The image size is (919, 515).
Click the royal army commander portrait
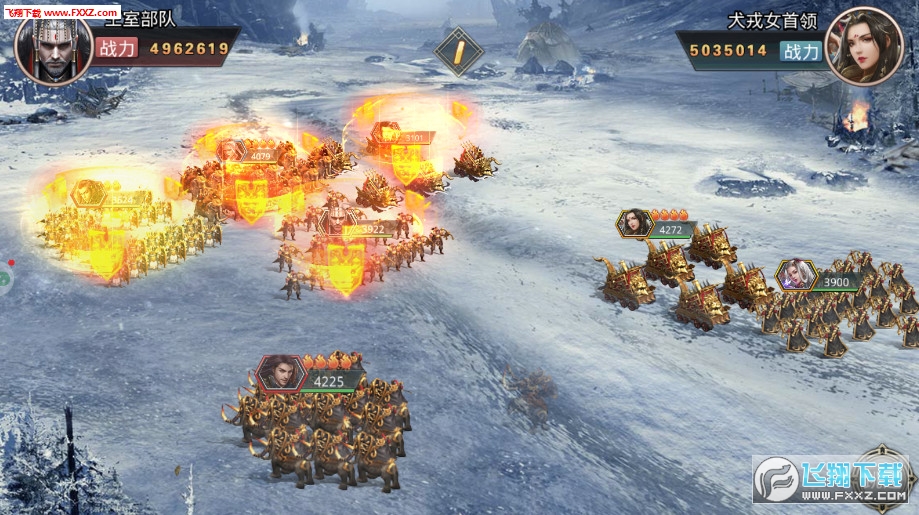[x=54, y=47]
